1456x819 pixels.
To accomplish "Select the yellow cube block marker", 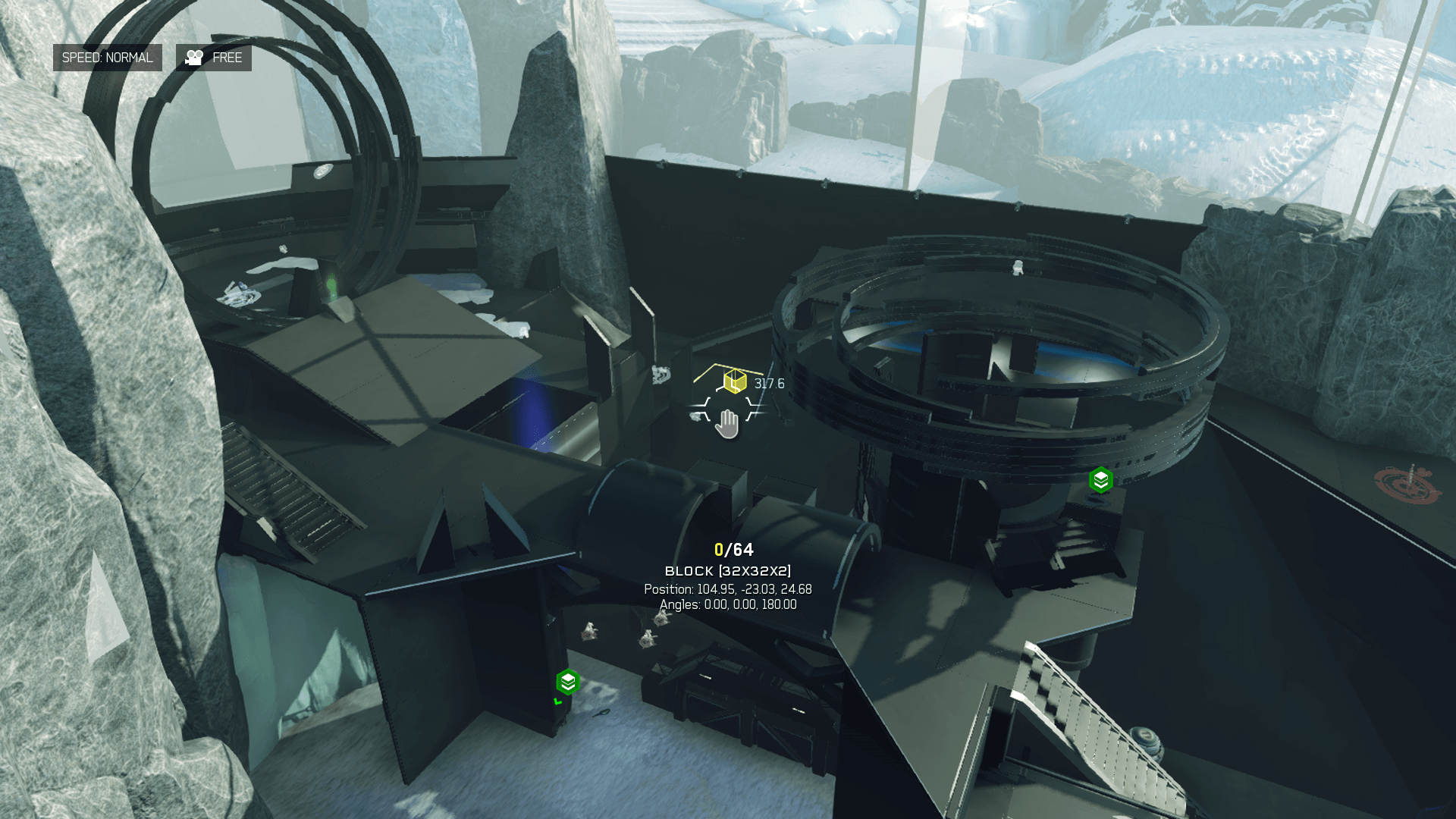I will [x=734, y=381].
